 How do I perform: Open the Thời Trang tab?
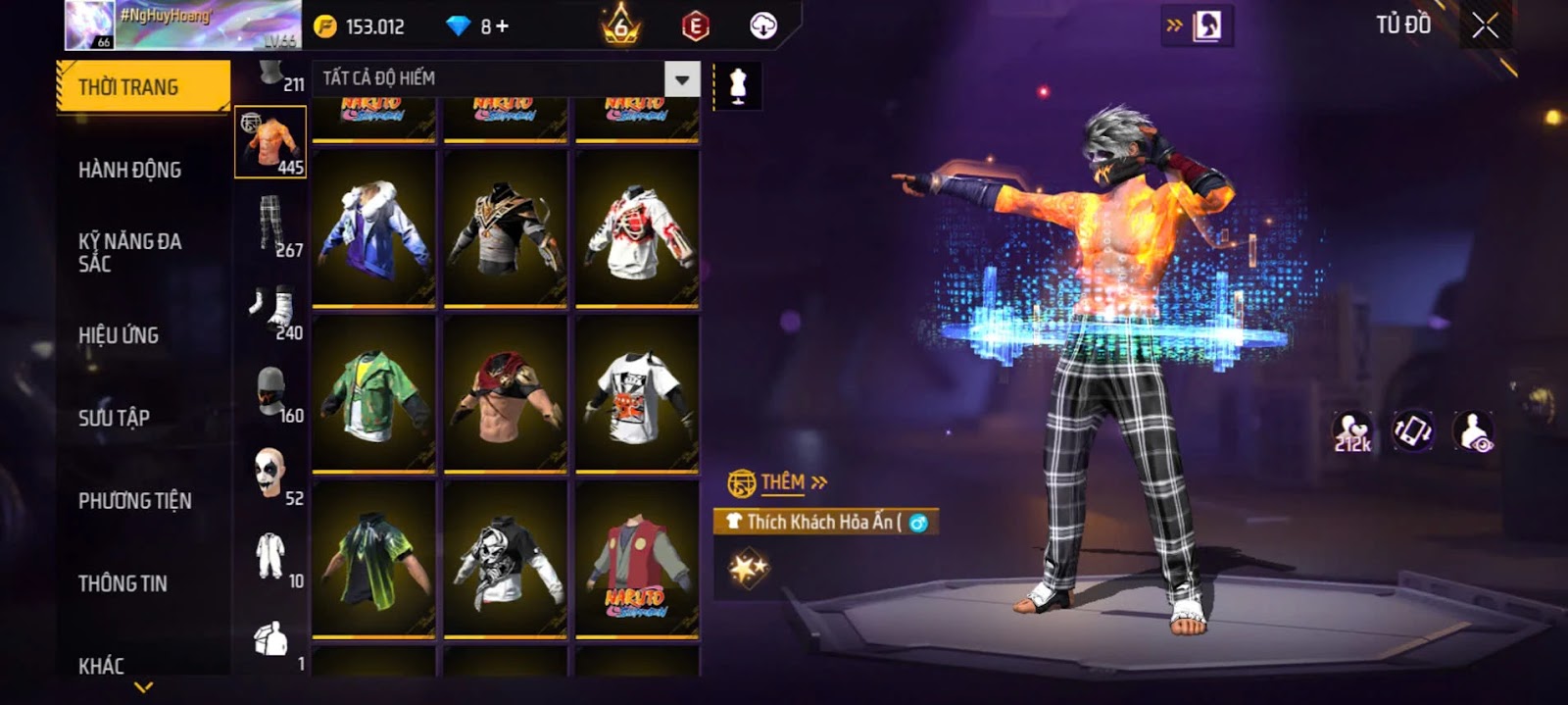point(143,87)
